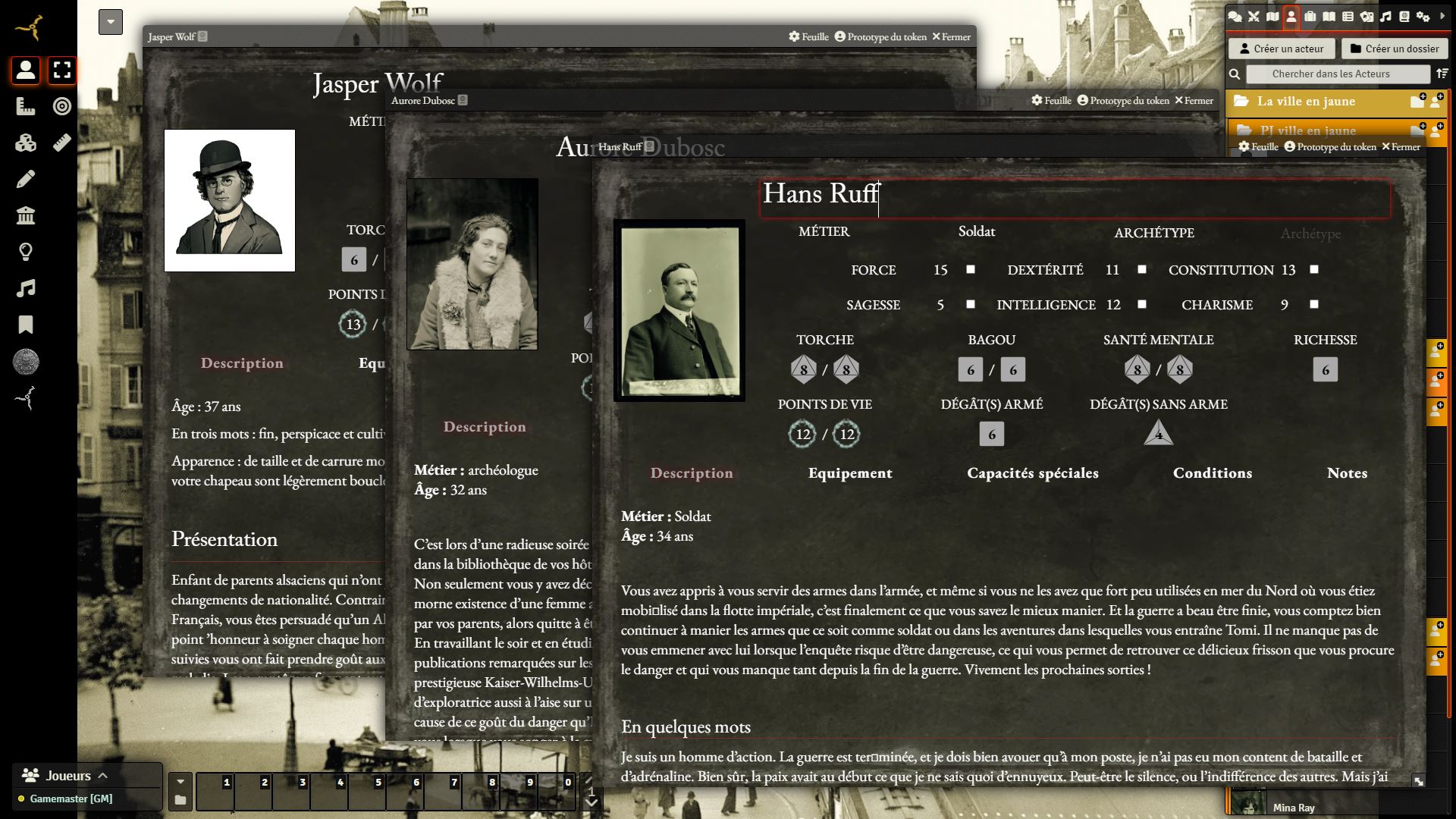1456x819 pixels.
Task: Open the Notes tab on Hans Ruff's sheet
Action: (1347, 473)
